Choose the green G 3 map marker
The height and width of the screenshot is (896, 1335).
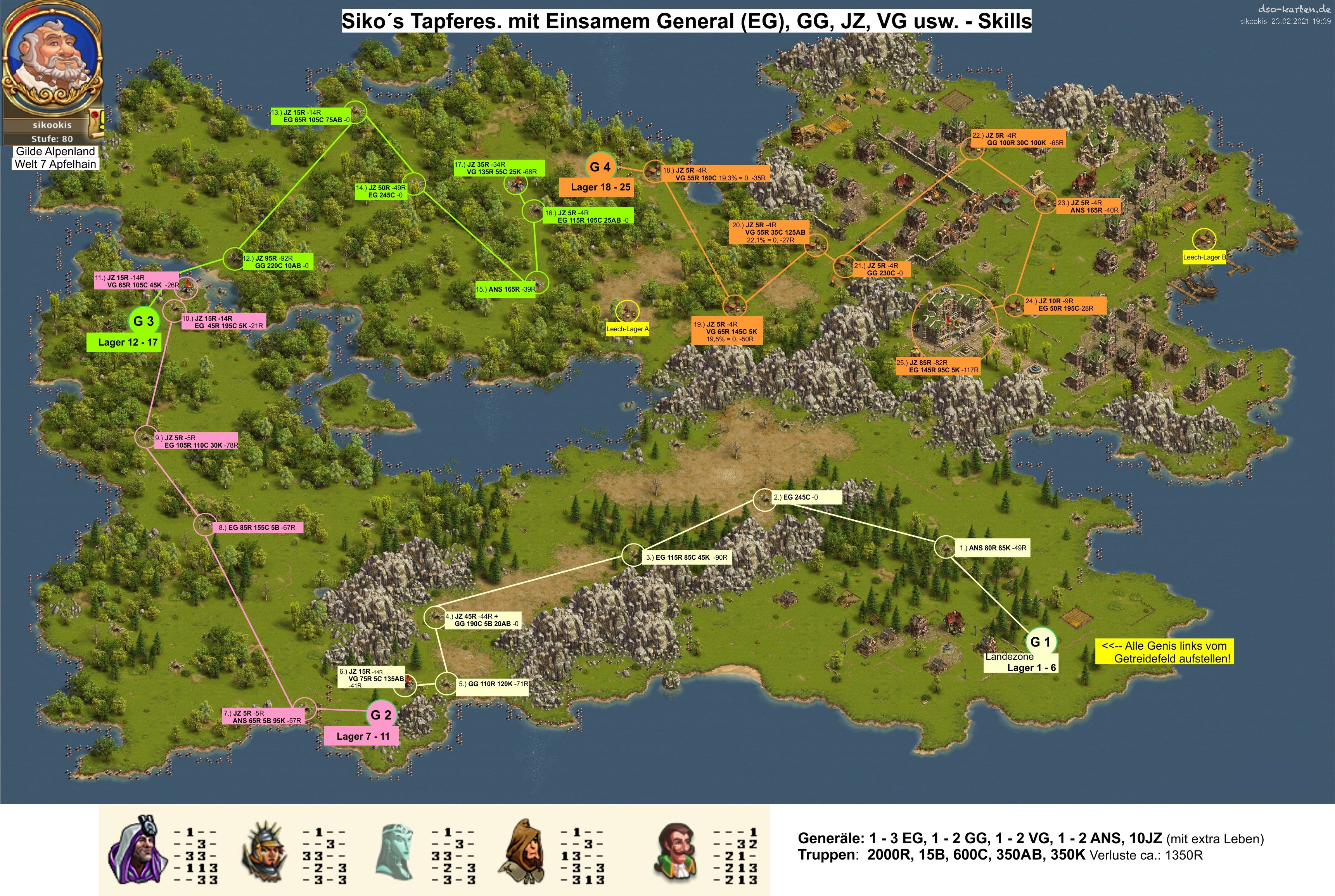click(x=144, y=321)
